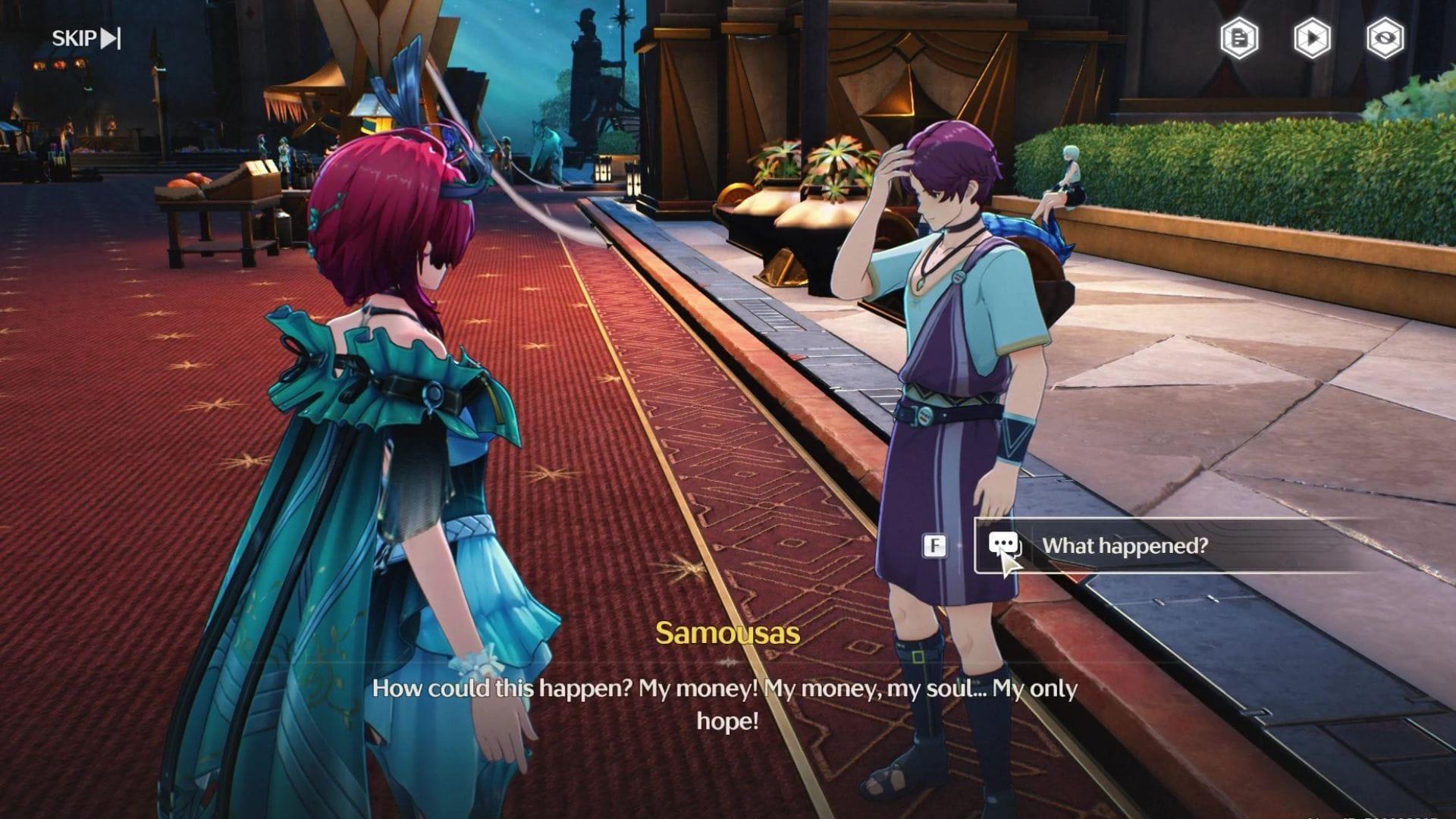Open the dialogue log history
This screenshot has height=819, width=1456.
(x=1239, y=38)
